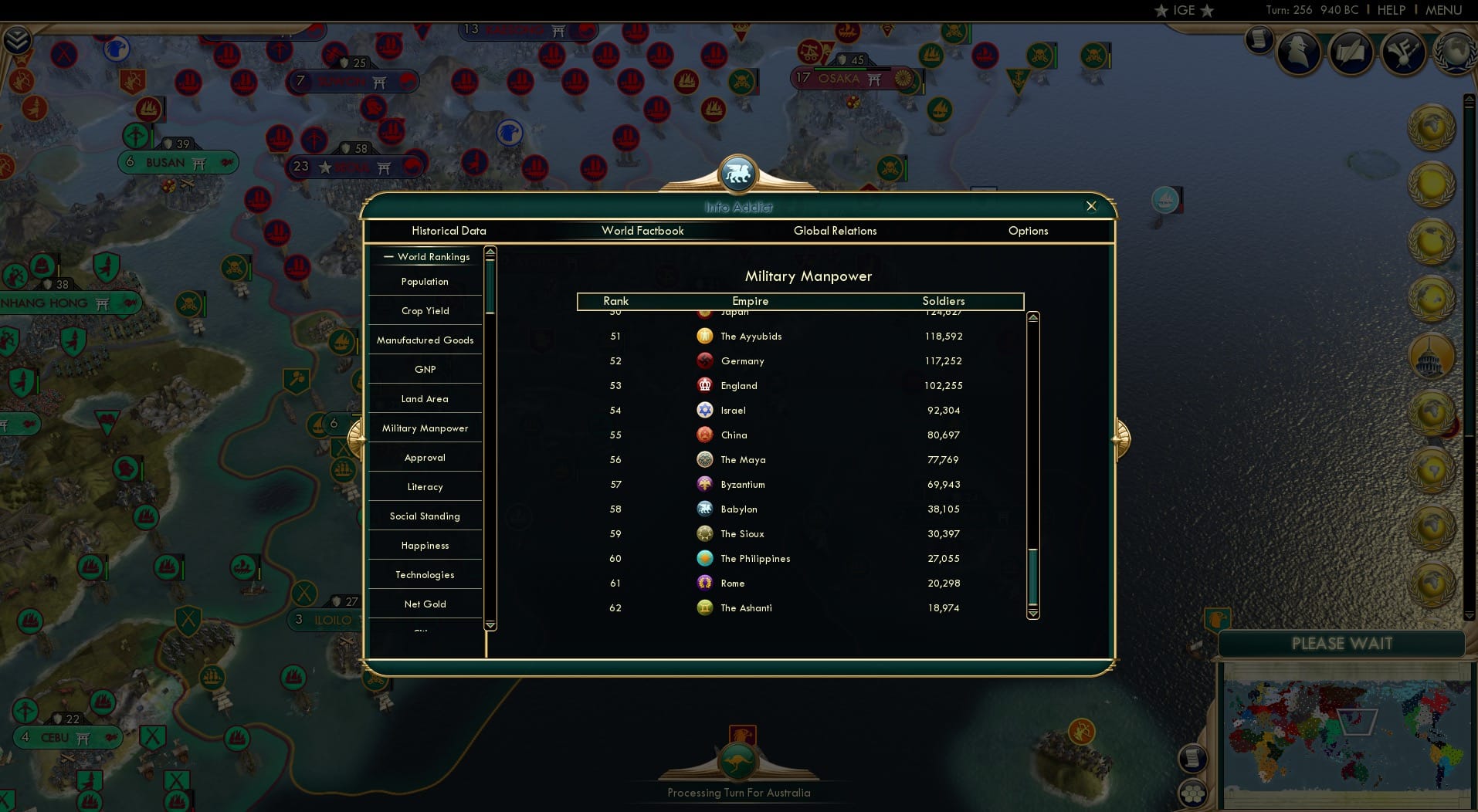Click Germany's civilization icon in the rankings

click(x=705, y=360)
